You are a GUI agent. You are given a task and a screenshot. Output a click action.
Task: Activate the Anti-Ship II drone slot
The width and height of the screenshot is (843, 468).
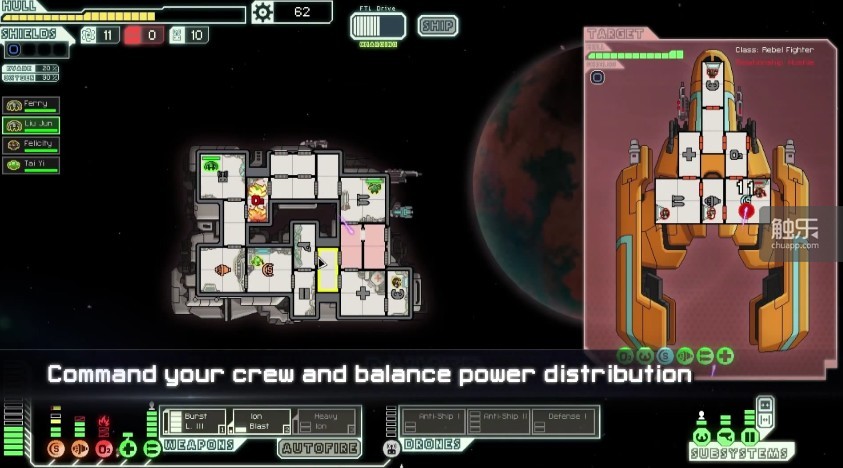click(500, 420)
